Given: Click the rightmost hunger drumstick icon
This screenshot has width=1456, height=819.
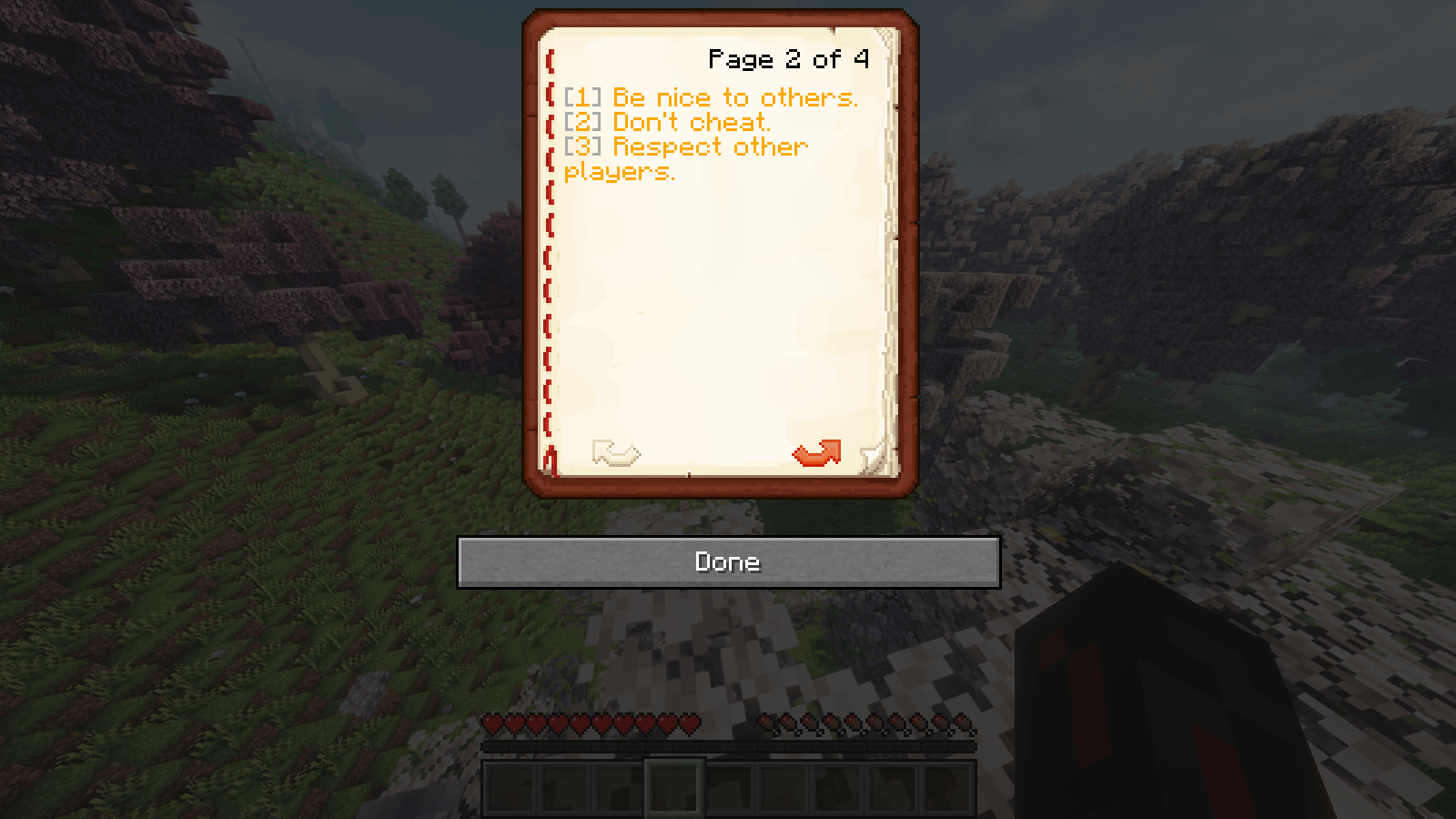Looking at the screenshot, I should [x=962, y=723].
